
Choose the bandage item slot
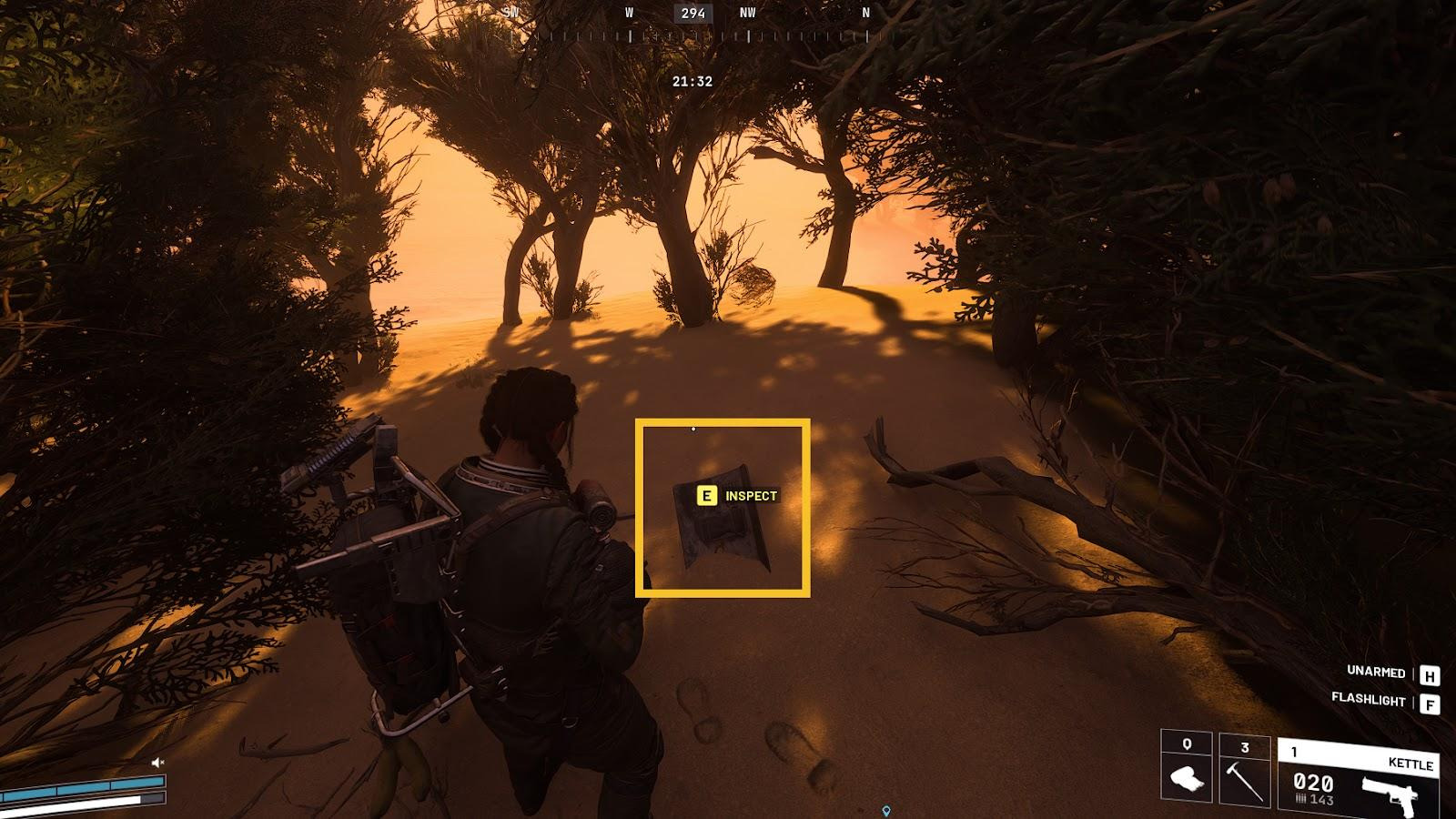click(x=1187, y=770)
